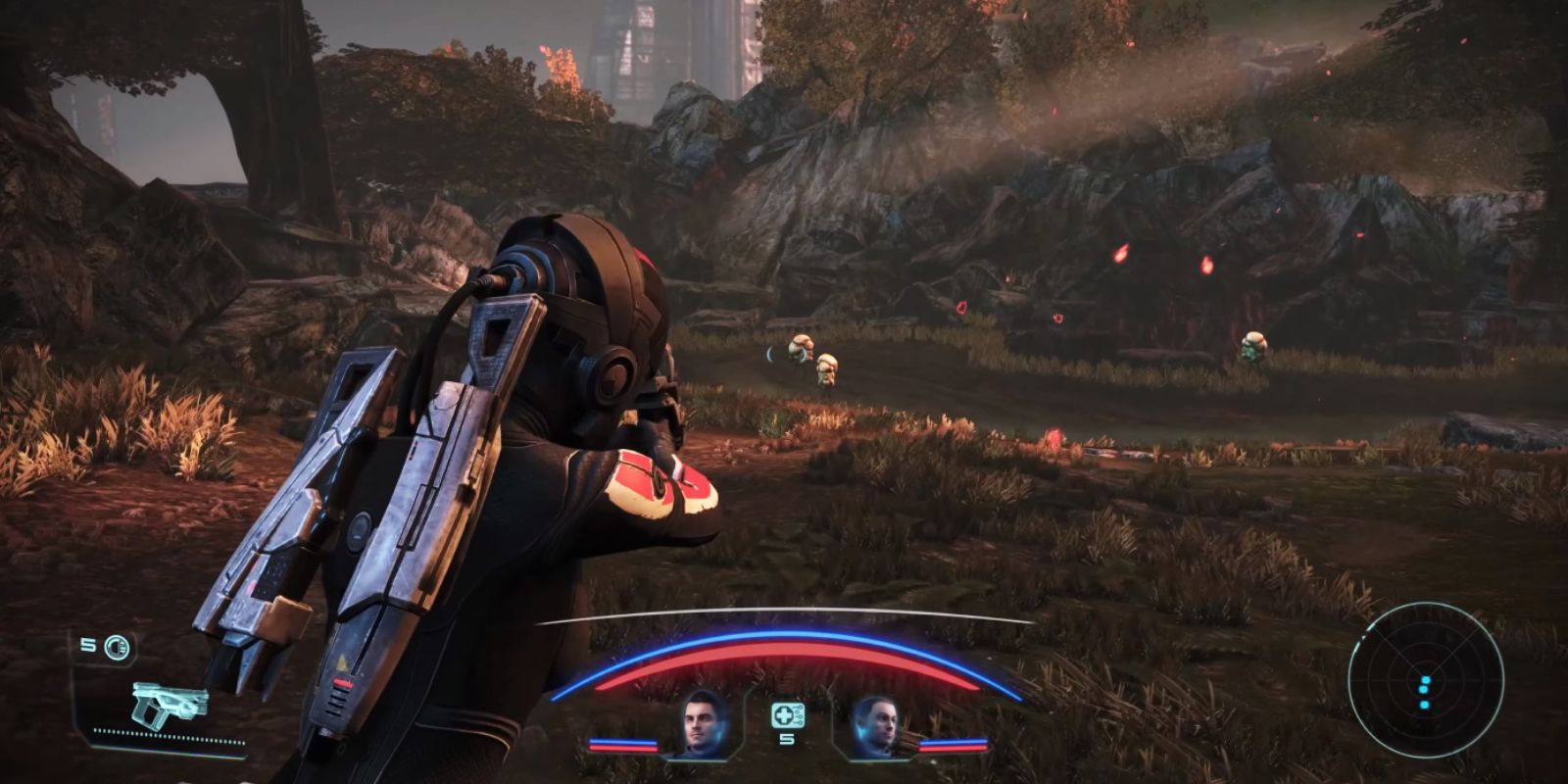The image size is (1568, 784).
Task: Click the number 5 beside the grenade icon
Action: tap(86, 645)
